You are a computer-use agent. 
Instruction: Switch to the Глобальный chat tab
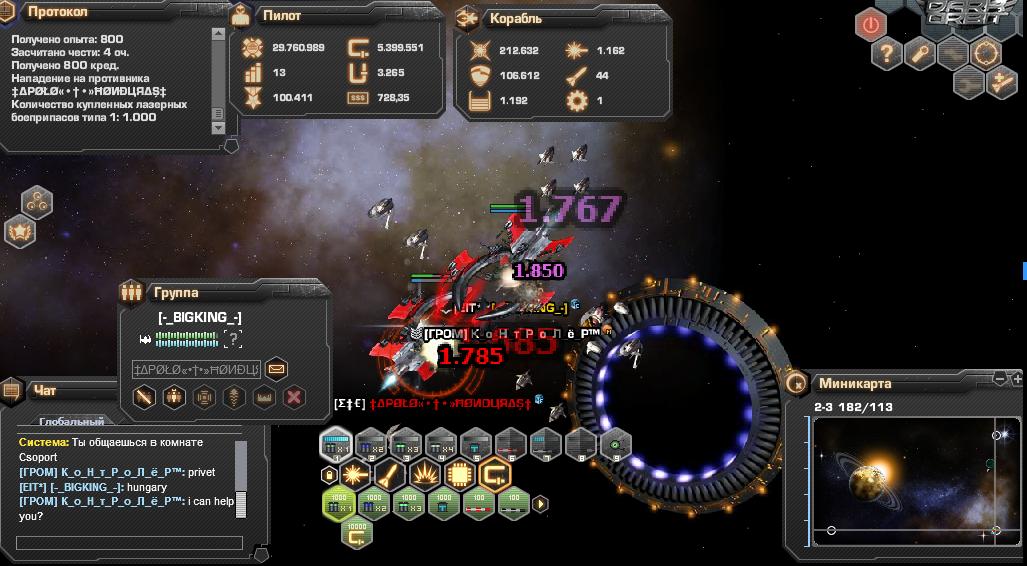click(71, 422)
